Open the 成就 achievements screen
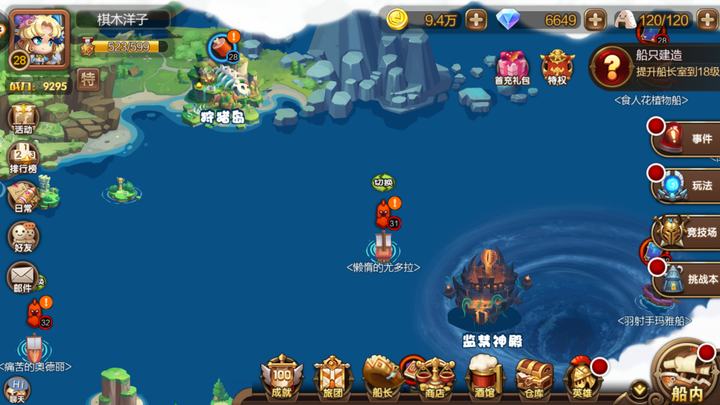Viewport: 720px width, 405px height. [x=281, y=378]
